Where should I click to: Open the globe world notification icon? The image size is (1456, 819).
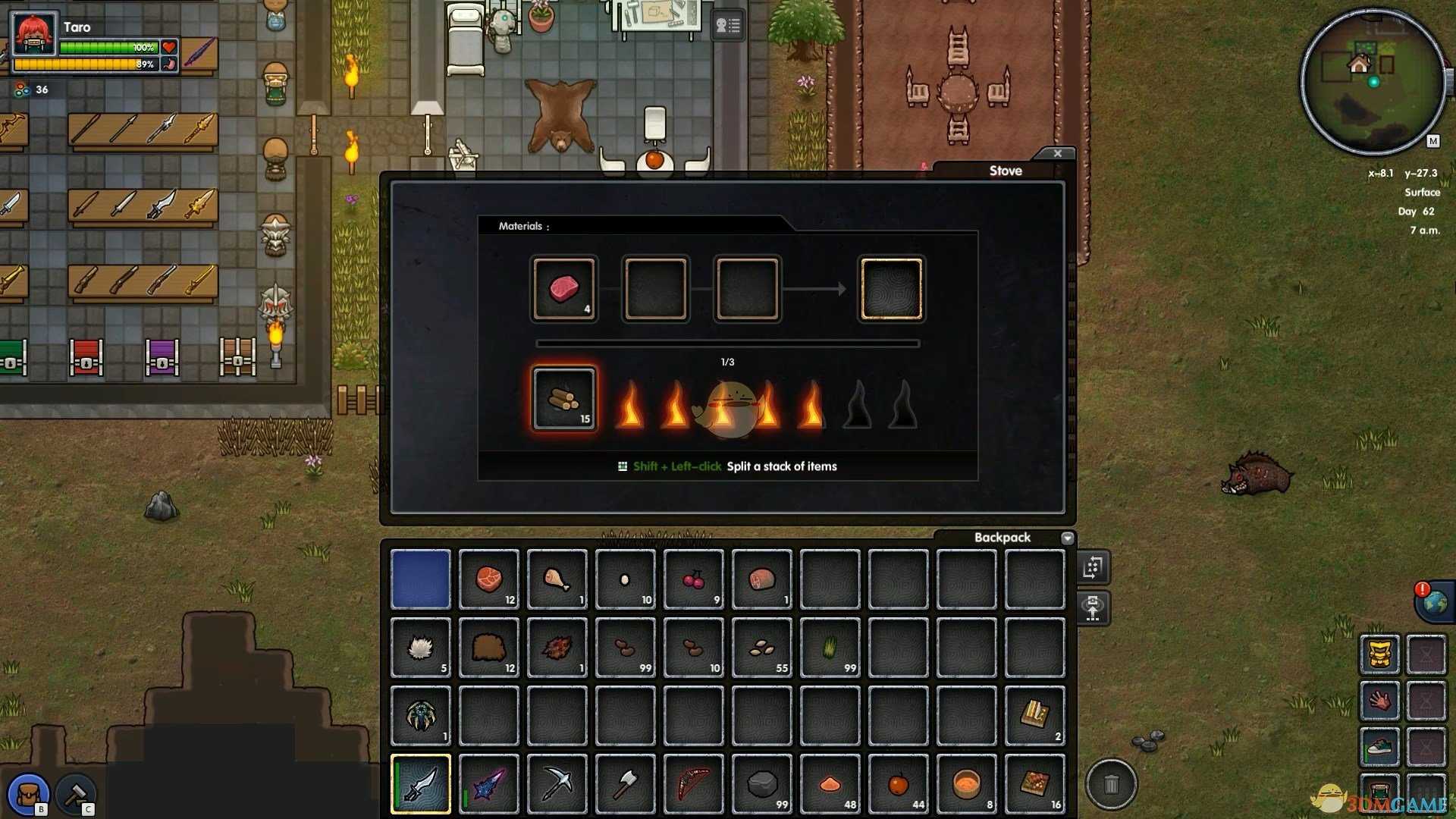1435,603
